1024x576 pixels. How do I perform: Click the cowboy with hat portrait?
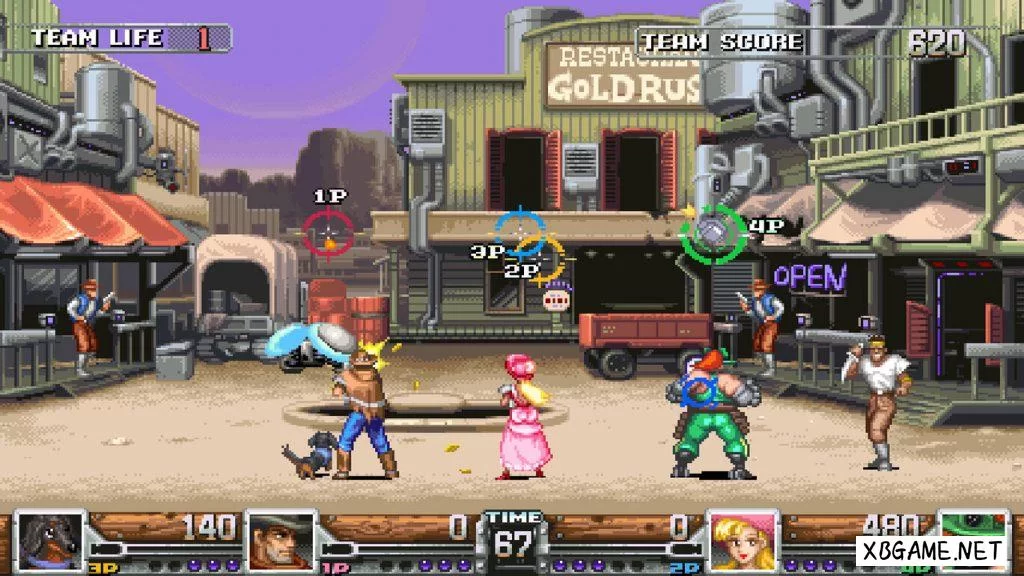click(281, 542)
